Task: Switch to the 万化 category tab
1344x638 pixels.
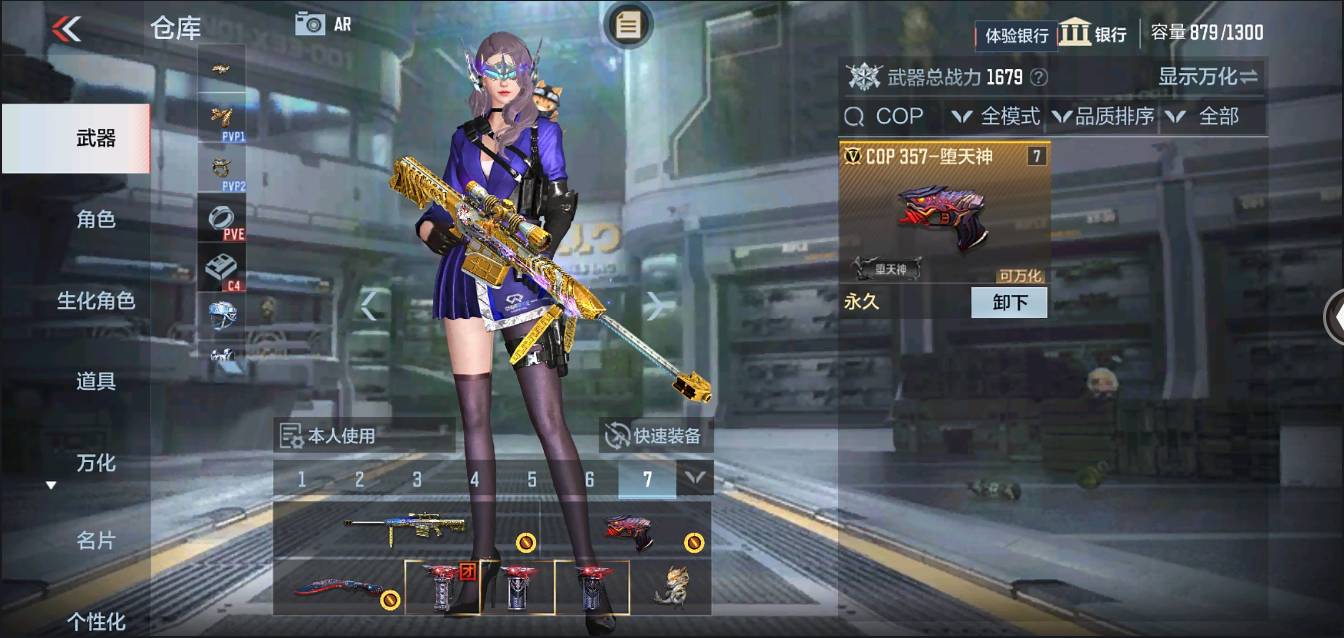Action: (x=96, y=462)
